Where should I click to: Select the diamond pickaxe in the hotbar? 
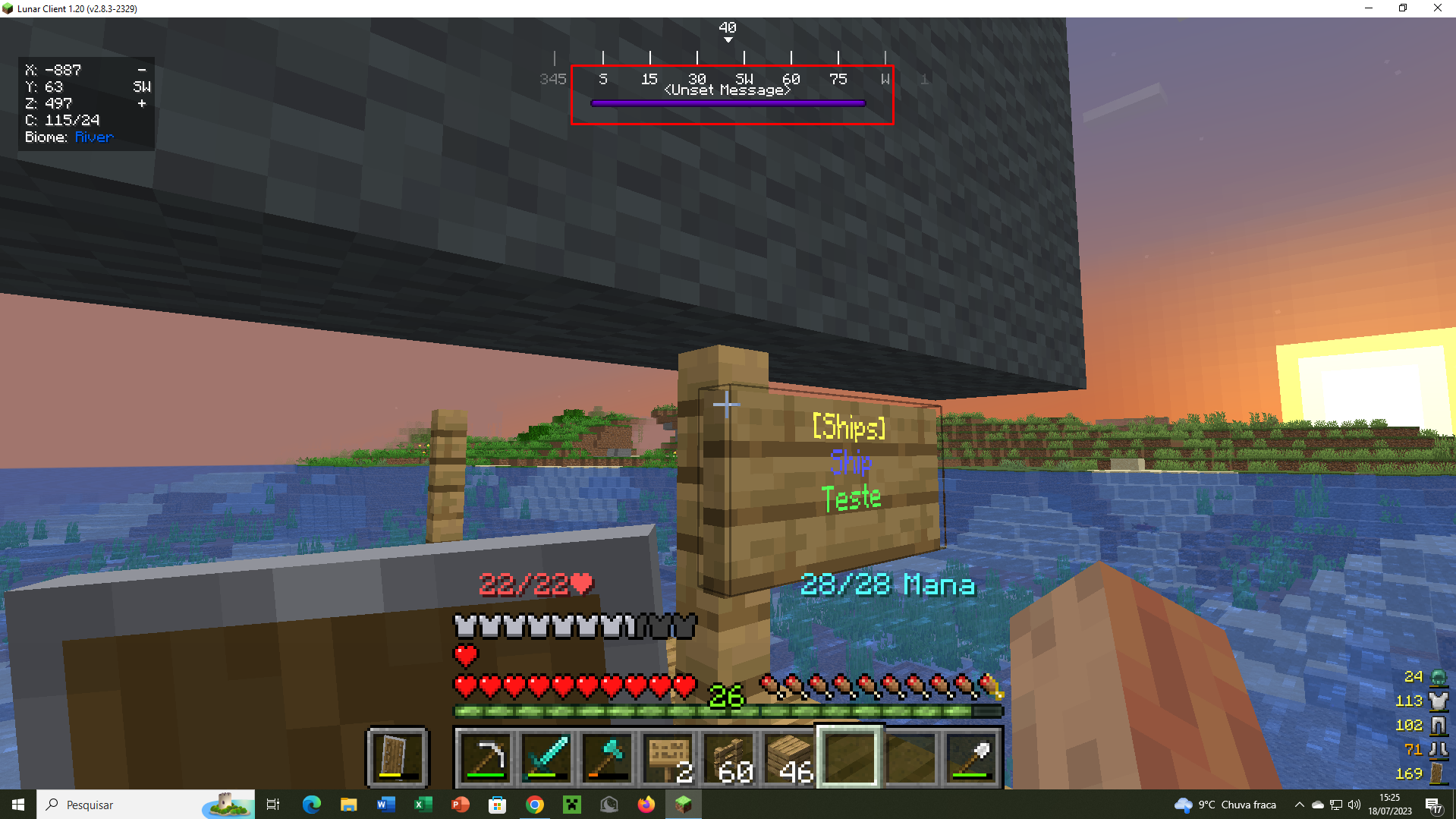tap(486, 757)
